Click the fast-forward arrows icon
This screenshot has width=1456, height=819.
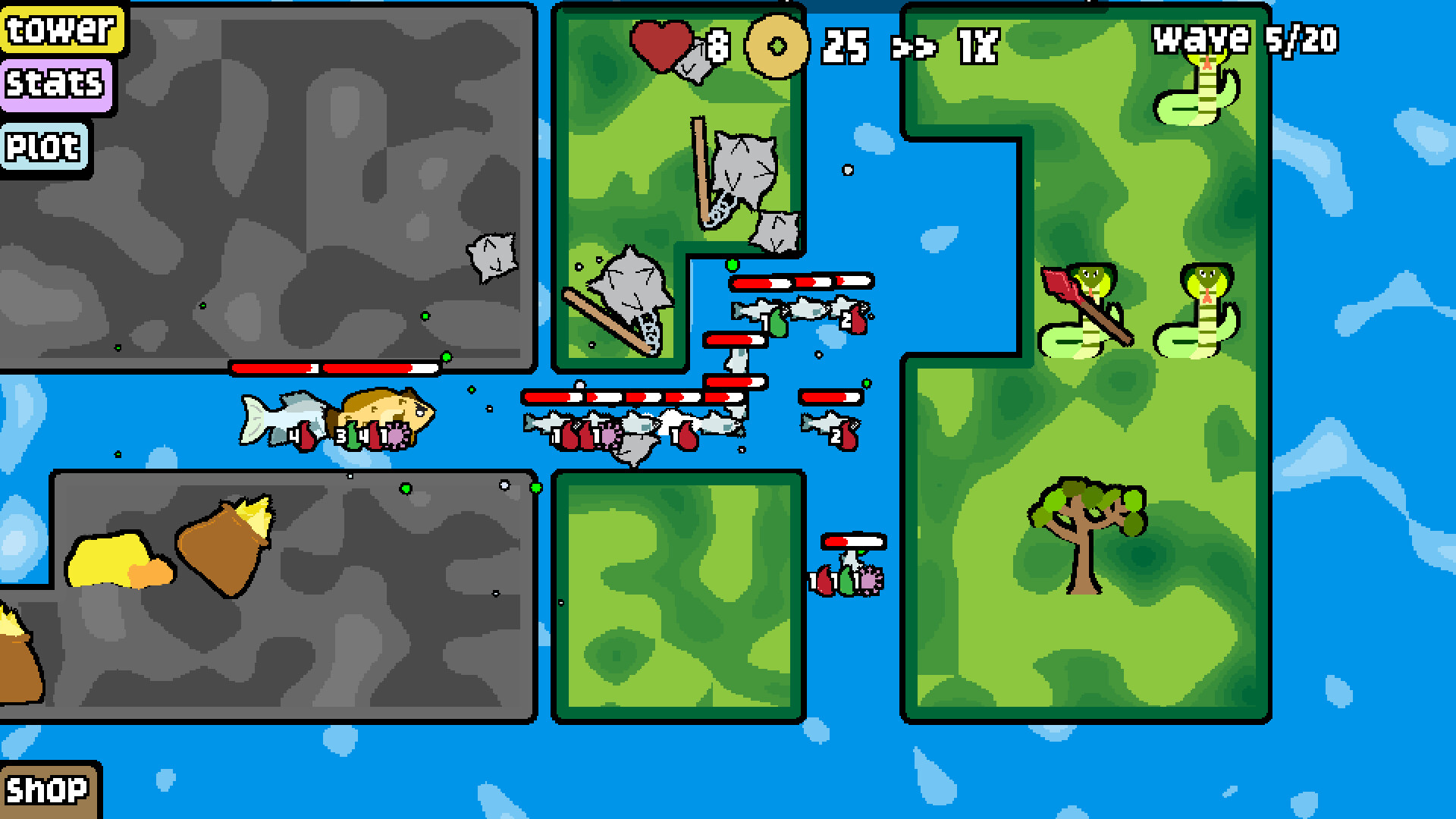(915, 47)
